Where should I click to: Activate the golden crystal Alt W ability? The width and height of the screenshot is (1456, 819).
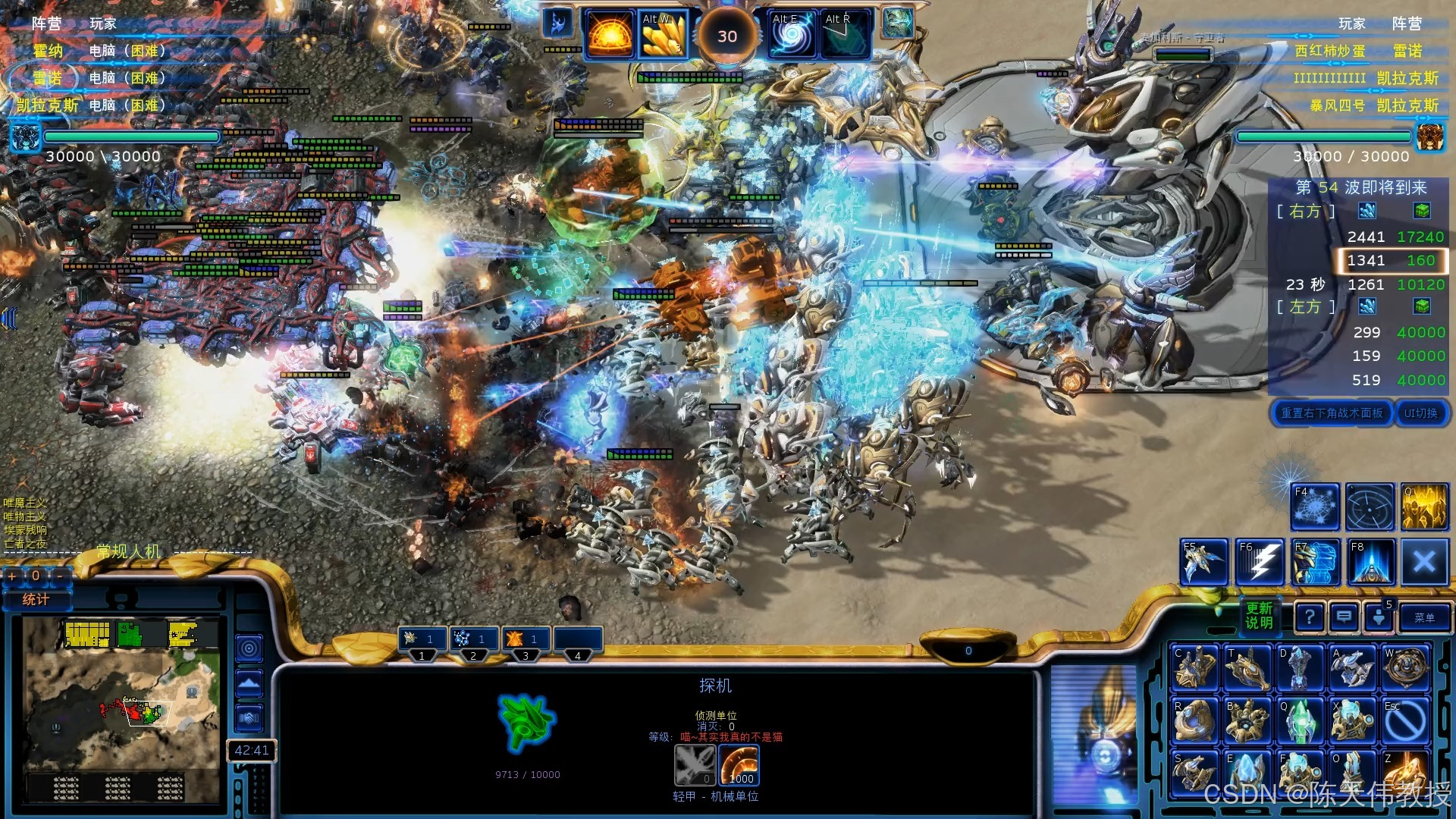point(663,36)
